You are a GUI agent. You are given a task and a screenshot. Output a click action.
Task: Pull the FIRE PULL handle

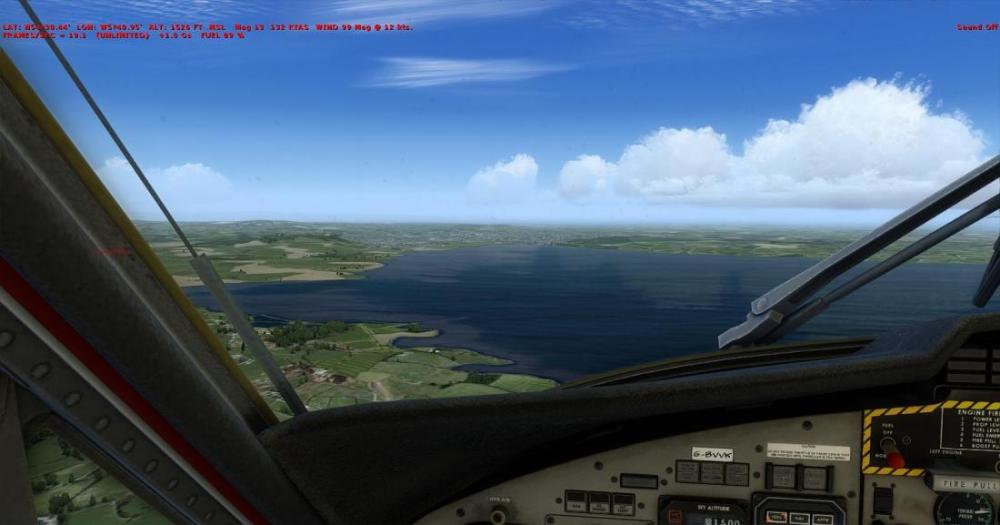tap(965, 483)
